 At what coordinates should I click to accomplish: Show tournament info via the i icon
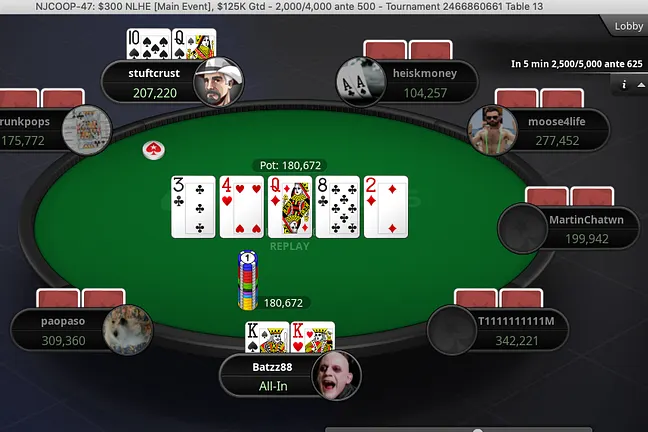[x=623, y=85]
